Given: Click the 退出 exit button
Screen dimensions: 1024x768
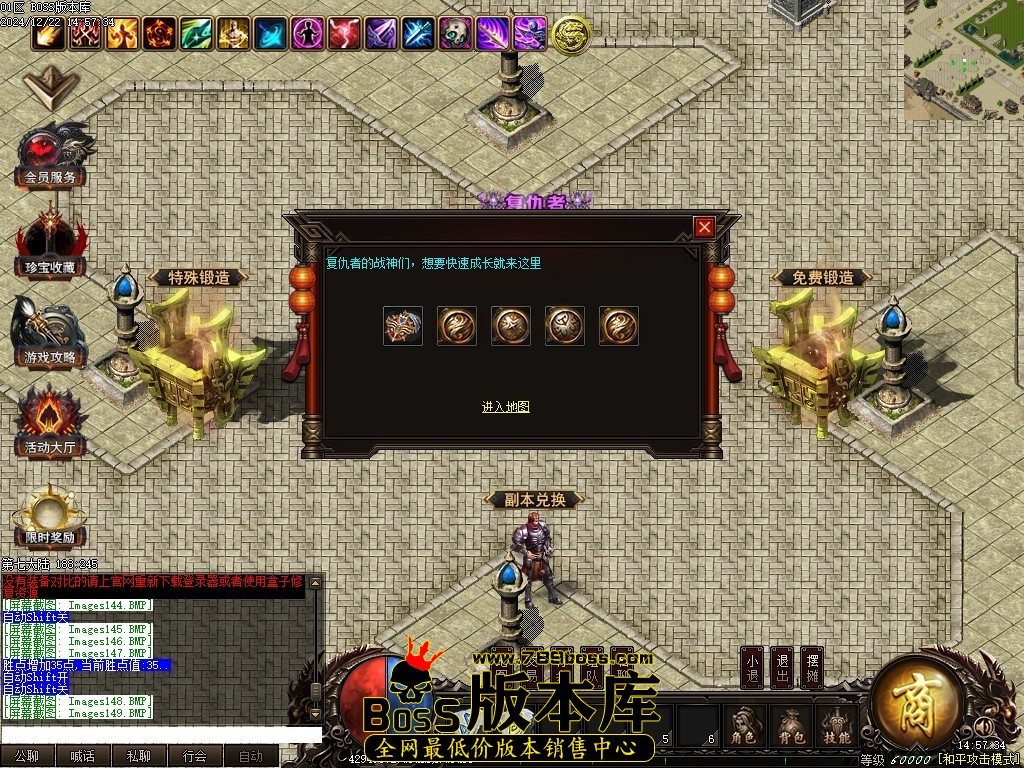Looking at the screenshot, I should (782, 668).
